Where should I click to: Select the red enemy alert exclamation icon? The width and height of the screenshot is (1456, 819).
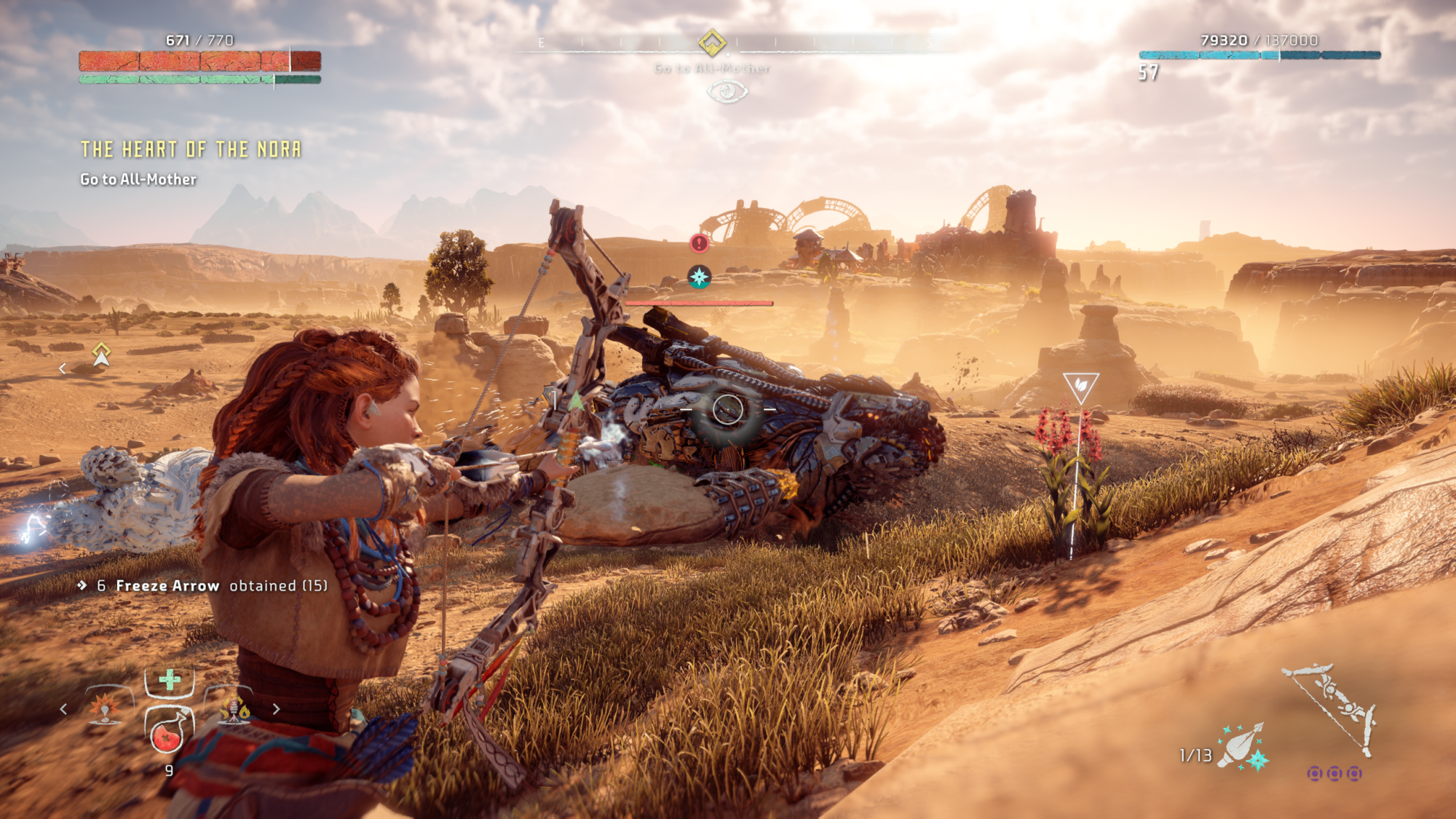coord(699,243)
